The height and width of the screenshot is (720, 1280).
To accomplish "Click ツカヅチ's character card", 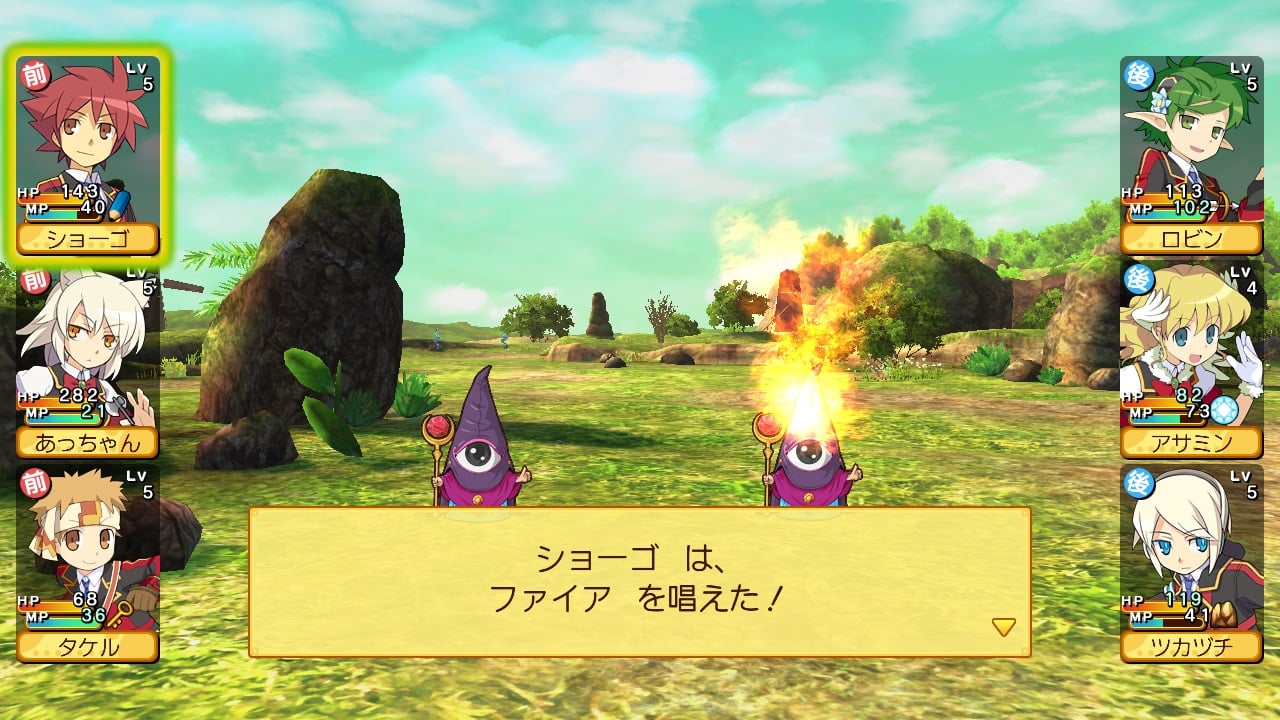I will point(1191,563).
